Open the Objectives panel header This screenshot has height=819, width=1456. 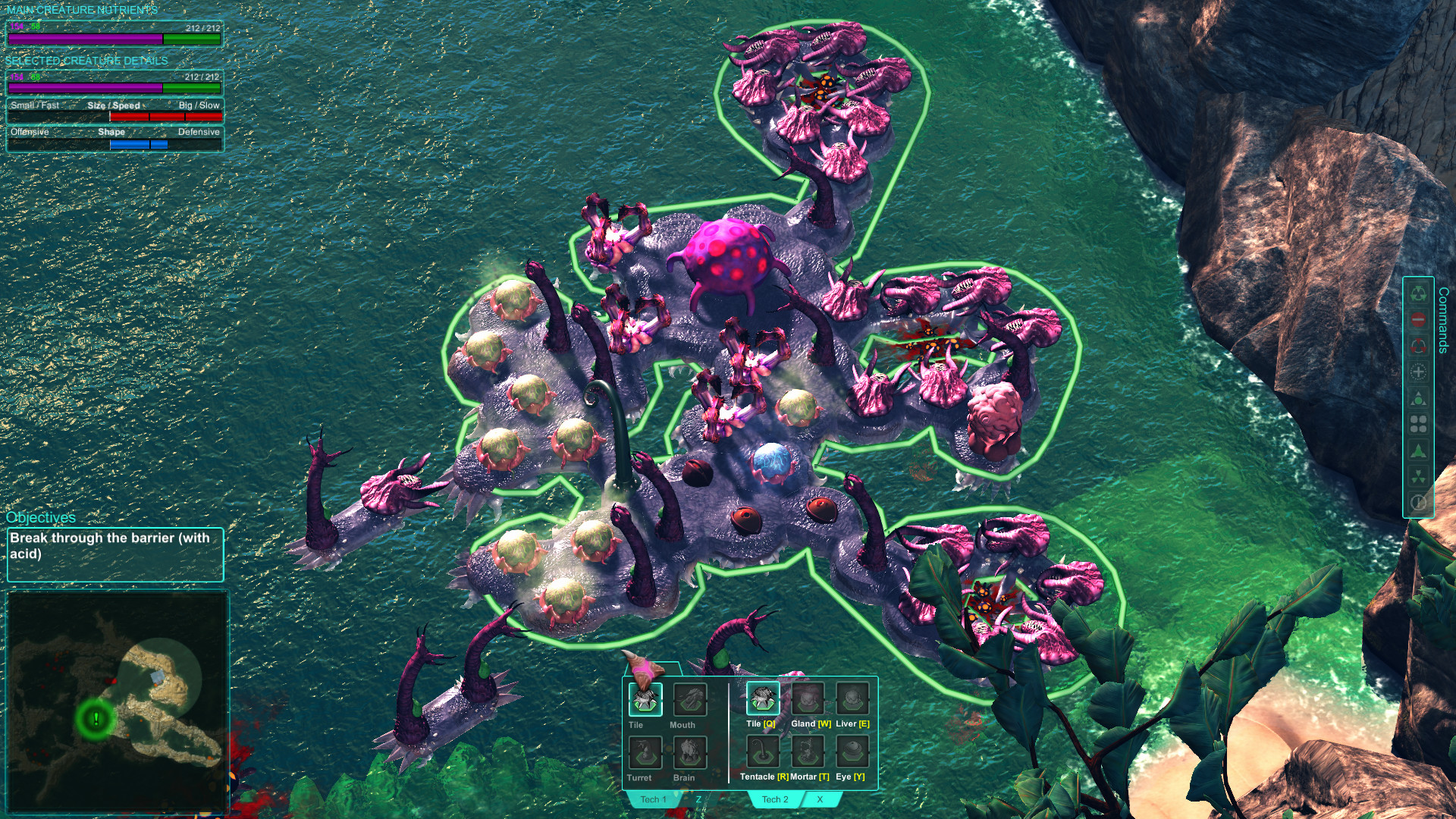(41, 517)
